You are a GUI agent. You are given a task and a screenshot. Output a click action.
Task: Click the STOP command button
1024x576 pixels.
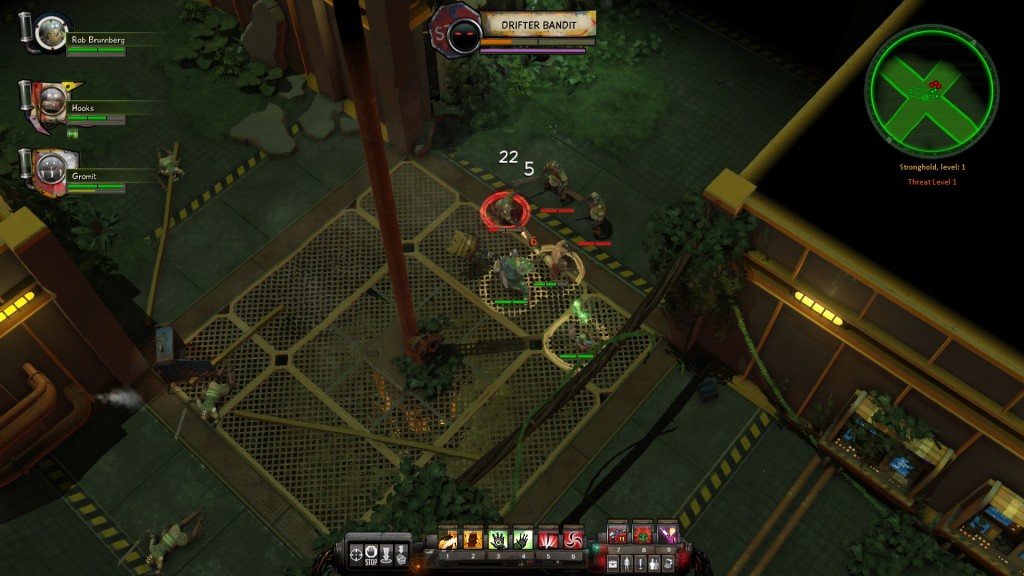tap(372, 550)
